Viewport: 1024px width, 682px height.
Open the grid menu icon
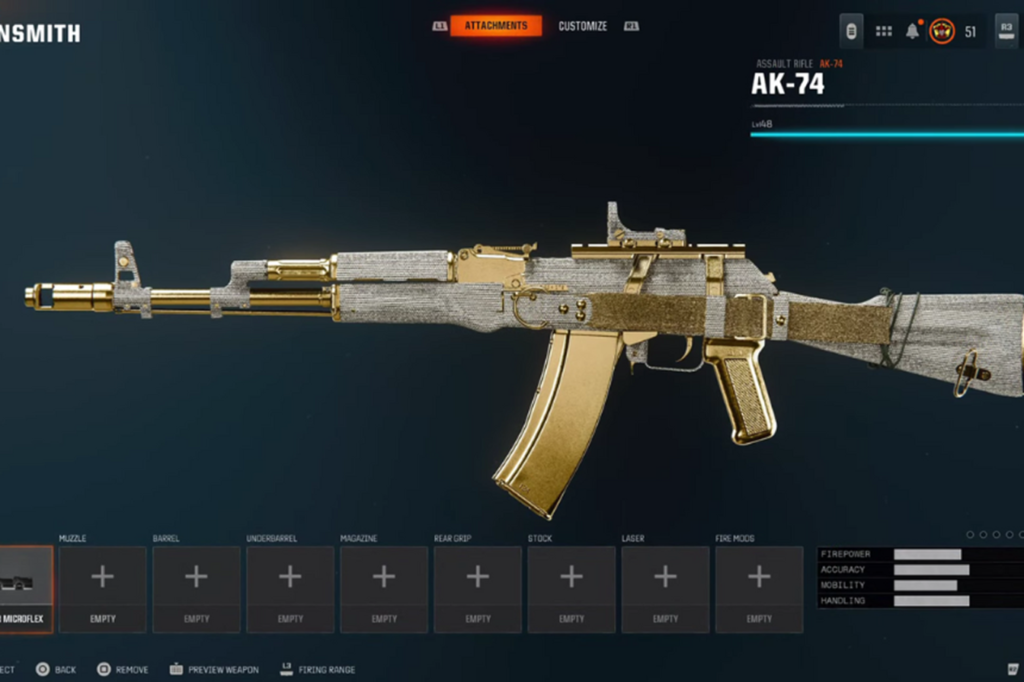pos(884,31)
